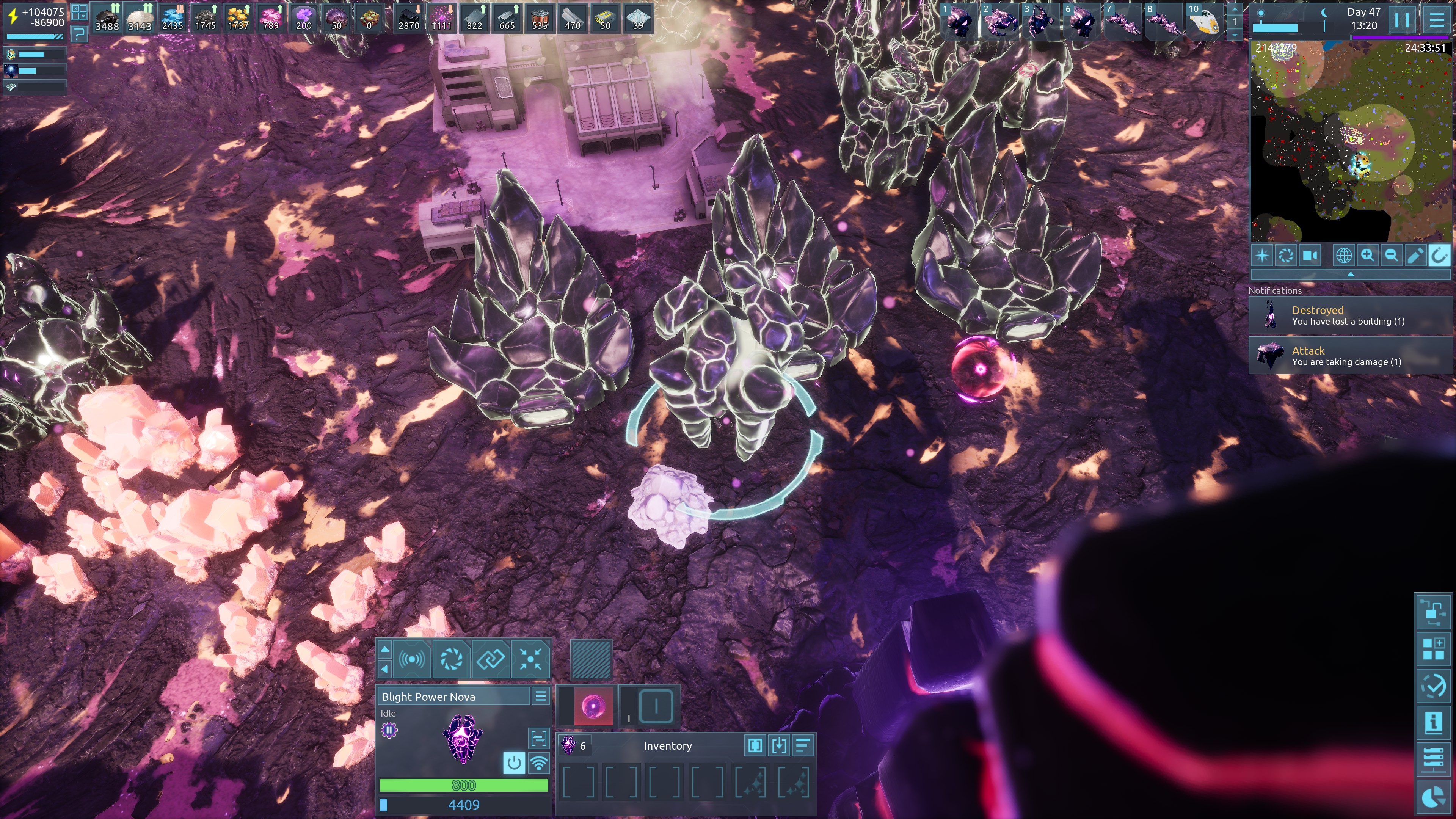The height and width of the screenshot is (819, 1456).
Task: Open the main hamburger menu
Action: 1436,20
